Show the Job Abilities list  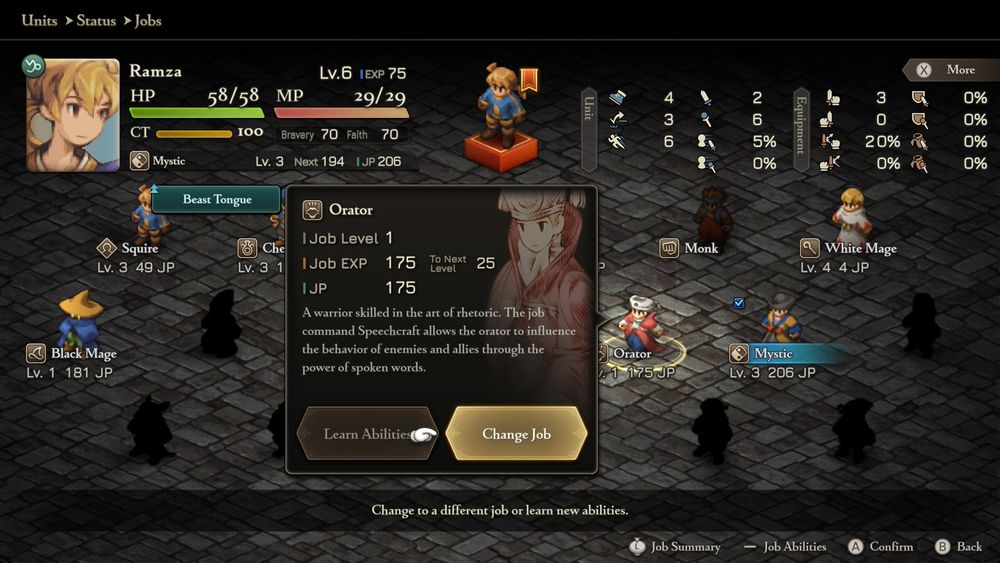(x=795, y=547)
